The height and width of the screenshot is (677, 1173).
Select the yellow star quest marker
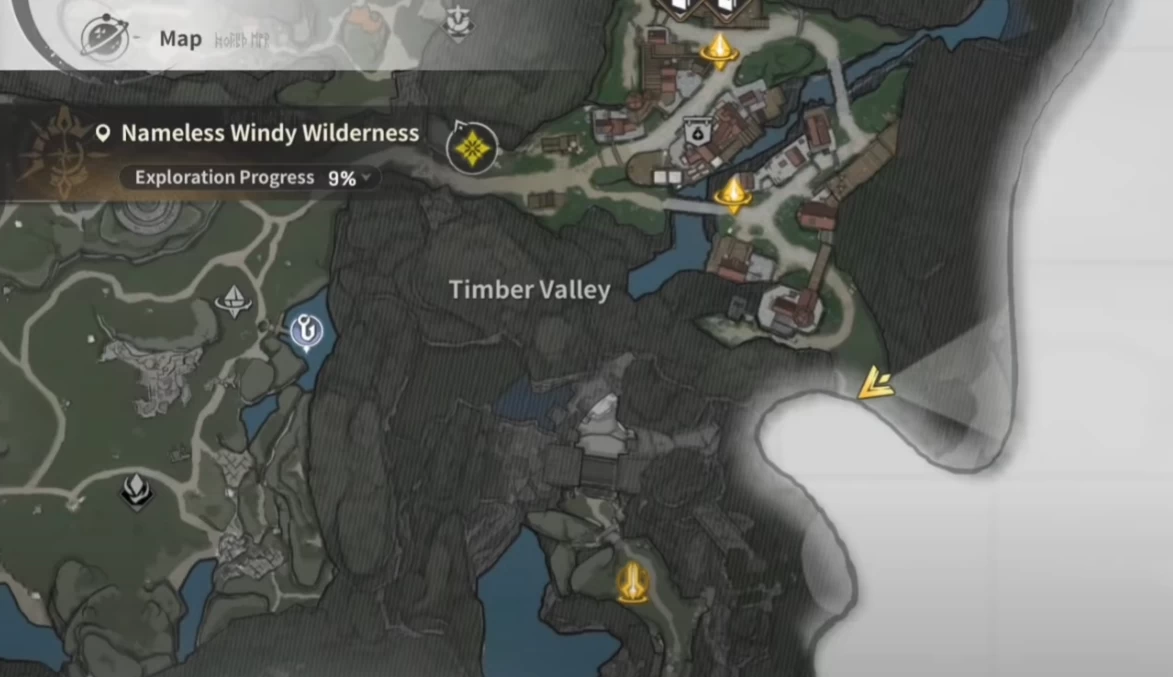pos(473,148)
